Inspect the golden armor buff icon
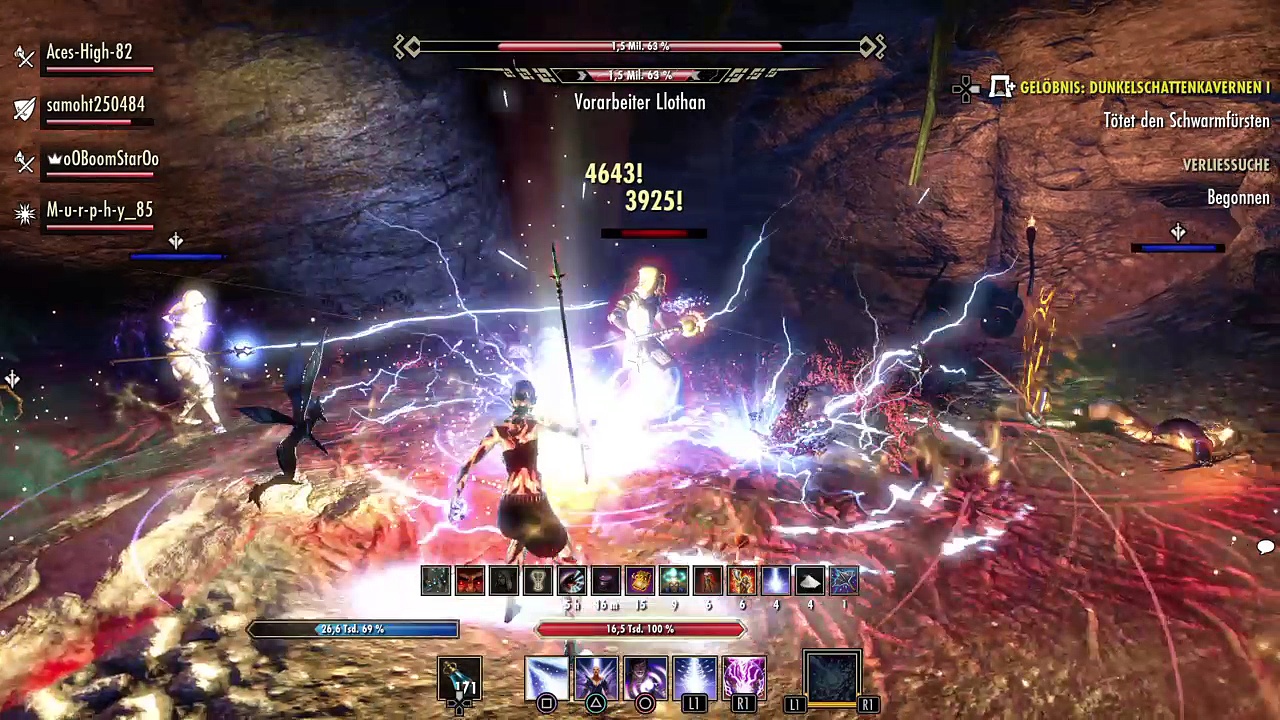This screenshot has width=1280, height=720. (640, 580)
